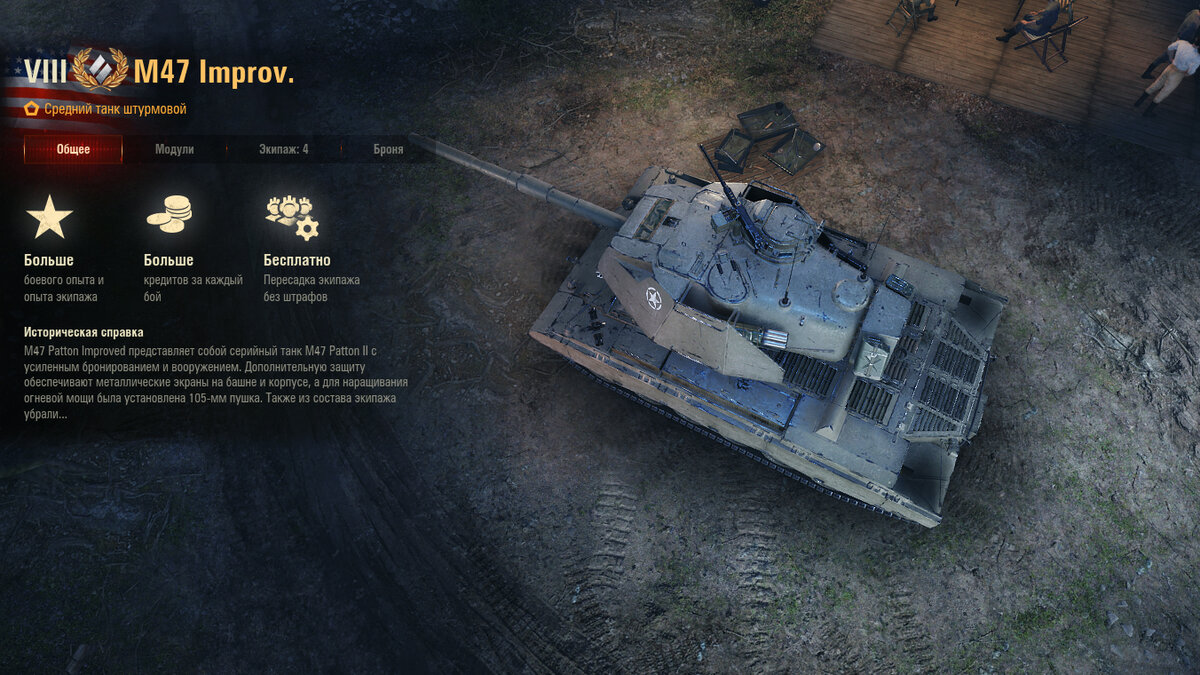Click the crew transfer gear icon
This screenshot has width=1200, height=675.
[291, 216]
